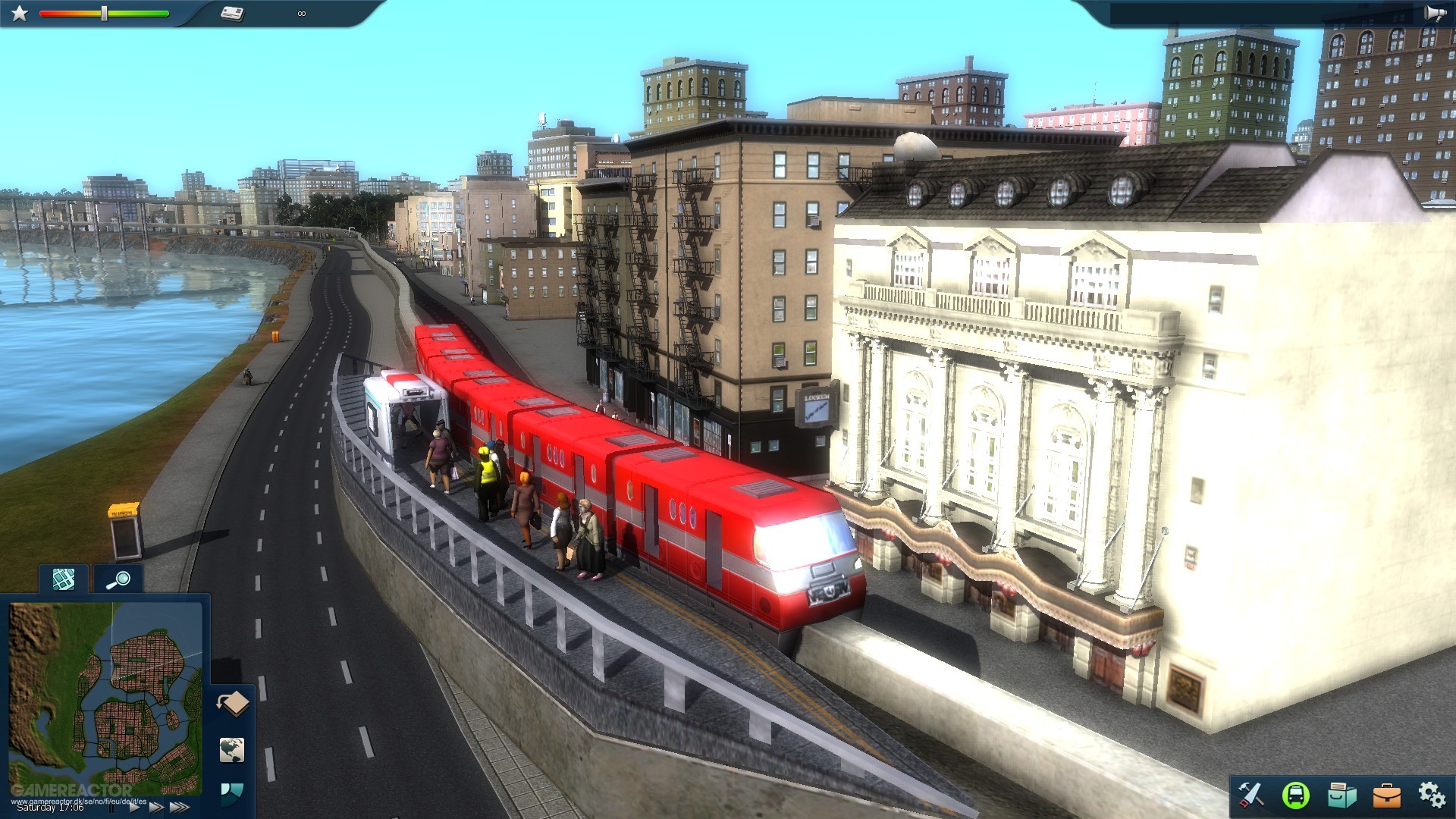Toggle the pie chart data overlay
Screen dimensions: 1456x819
(233, 793)
